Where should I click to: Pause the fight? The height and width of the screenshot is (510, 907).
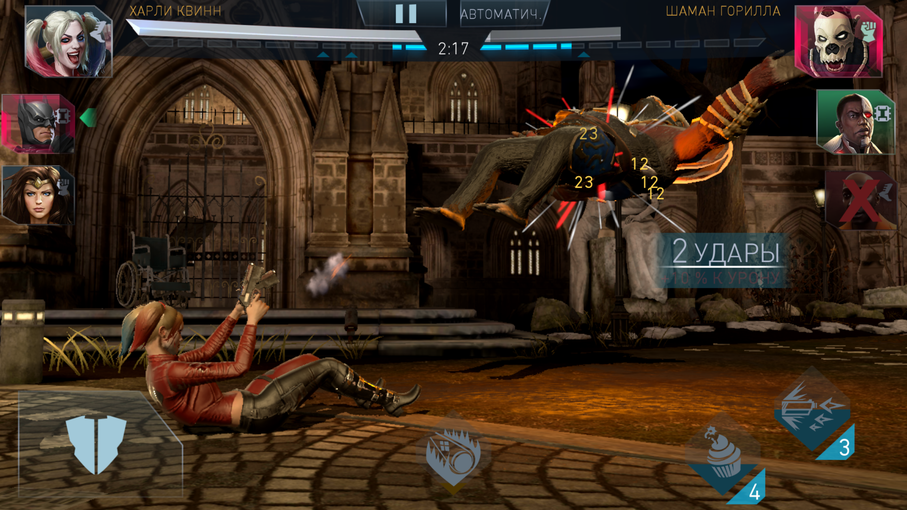pyautogui.click(x=405, y=14)
